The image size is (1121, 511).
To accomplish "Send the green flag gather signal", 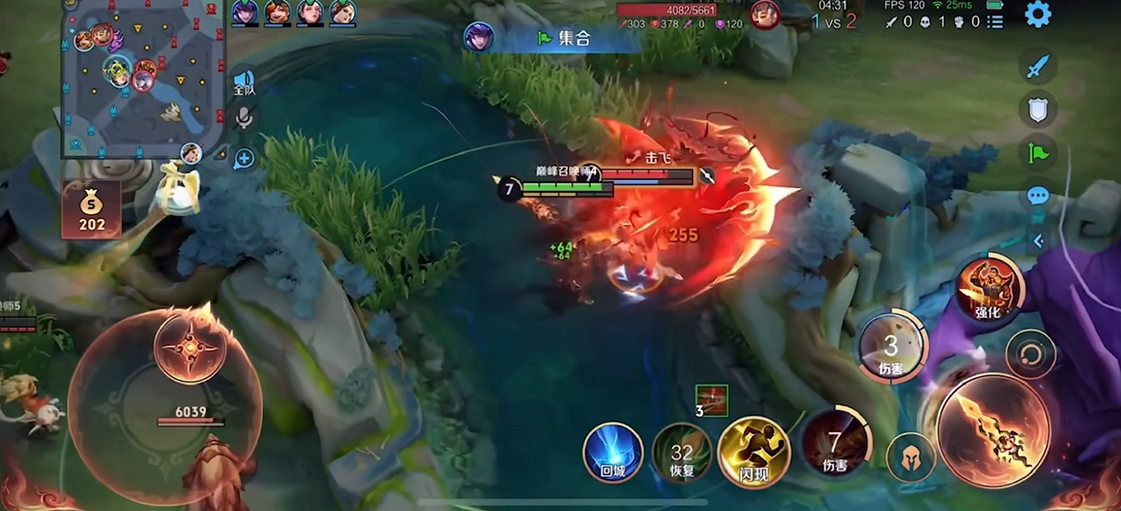I will [1038, 153].
